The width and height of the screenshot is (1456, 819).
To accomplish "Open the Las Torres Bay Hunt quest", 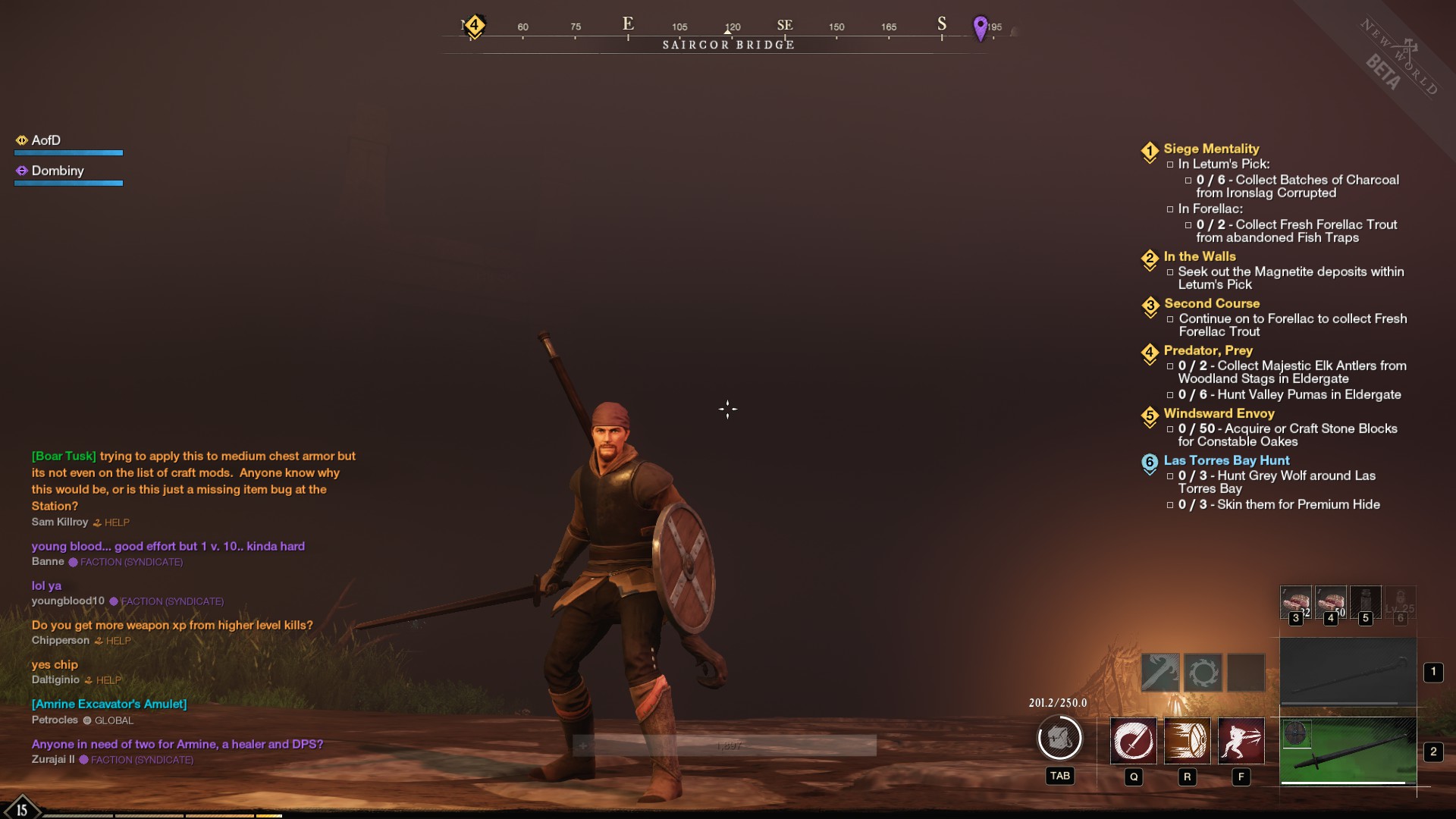I will click(x=1226, y=460).
